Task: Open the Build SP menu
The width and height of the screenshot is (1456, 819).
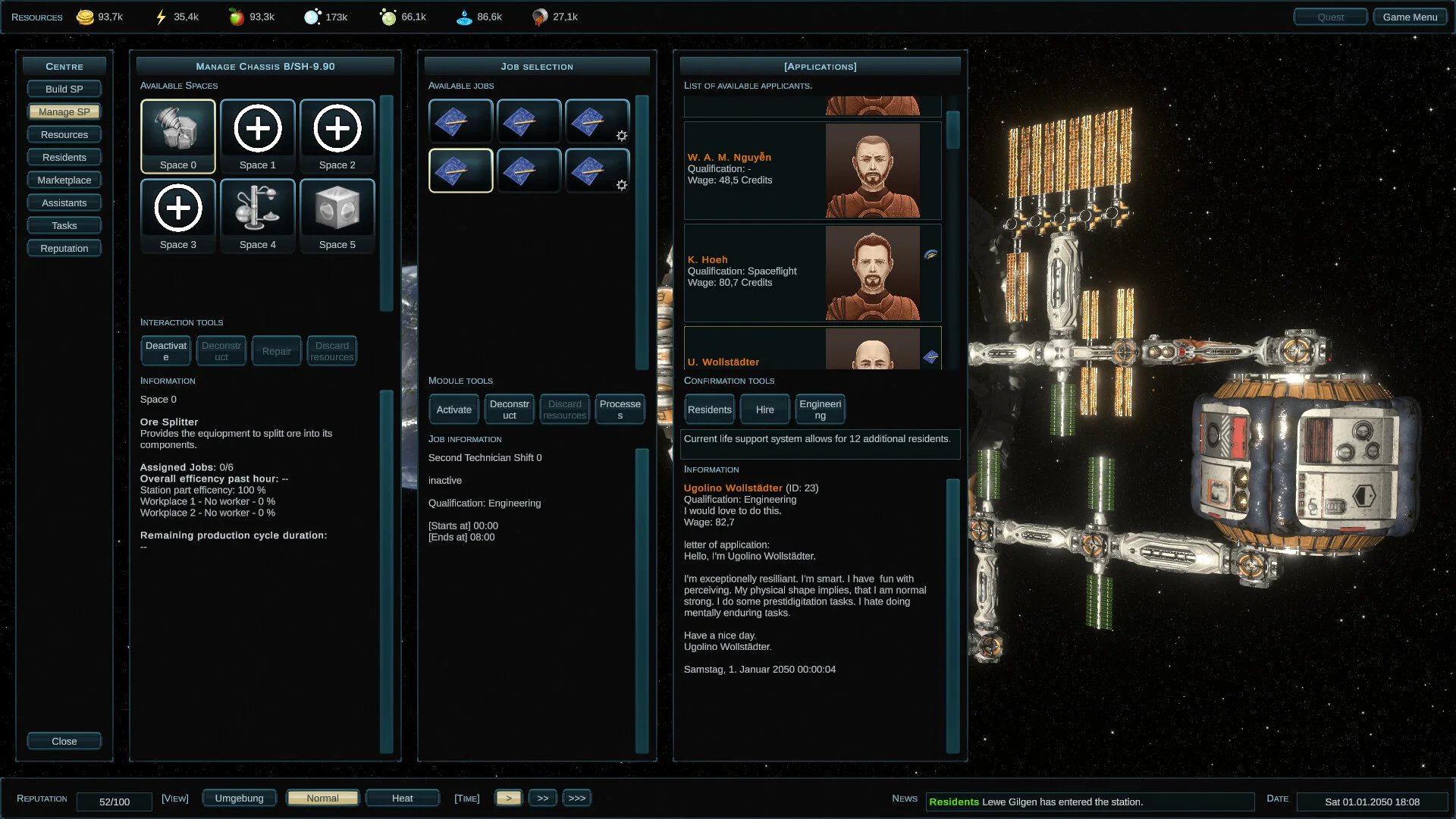Action: click(x=64, y=89)
